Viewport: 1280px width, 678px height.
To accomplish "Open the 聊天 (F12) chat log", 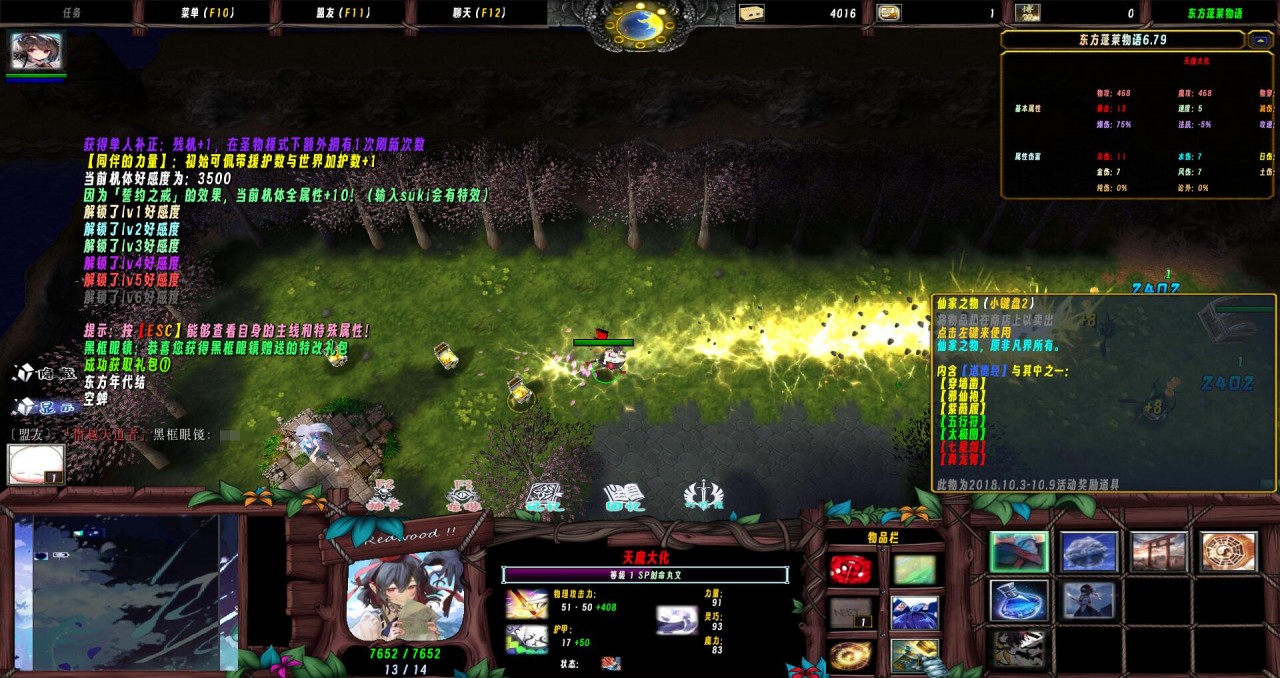I will (x=479, y=13).
